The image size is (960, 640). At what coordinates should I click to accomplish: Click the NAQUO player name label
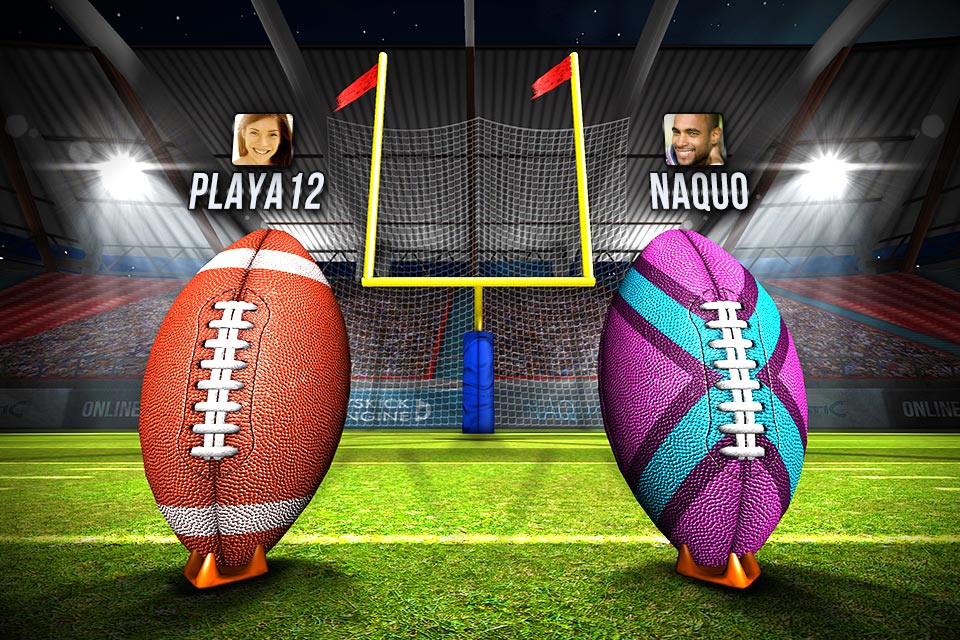click(x=699, y=191)
